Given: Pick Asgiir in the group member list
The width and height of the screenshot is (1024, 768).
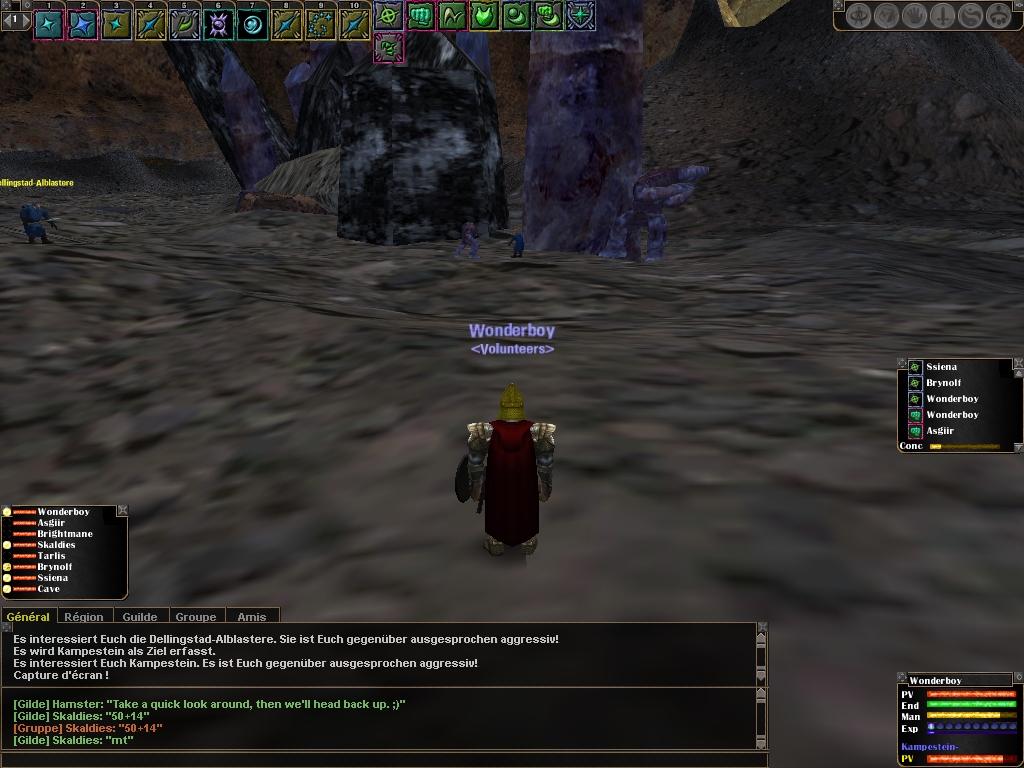Looking at the screenshot, I should 52,523.
